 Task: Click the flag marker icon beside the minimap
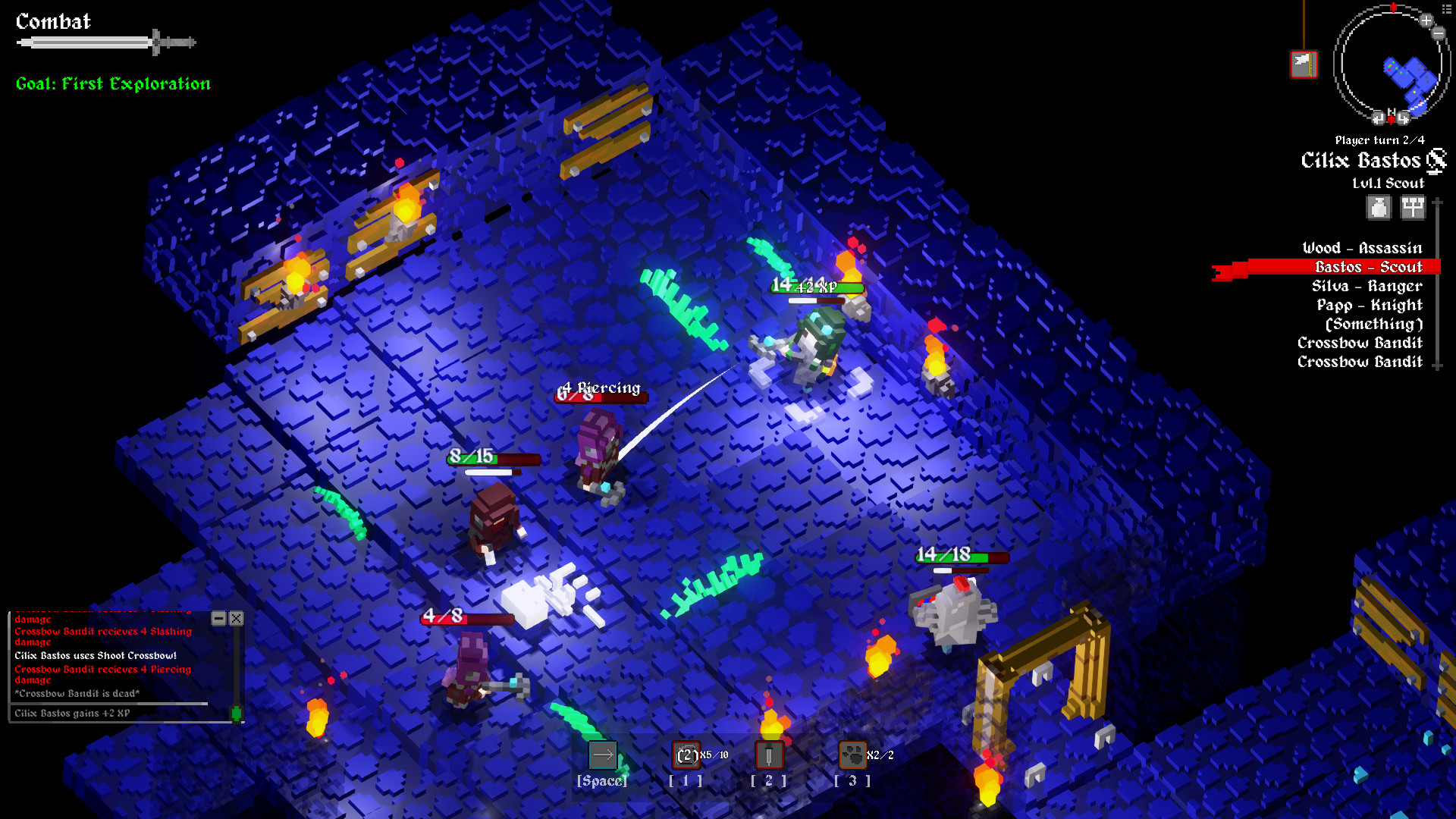click(1304, 64)
